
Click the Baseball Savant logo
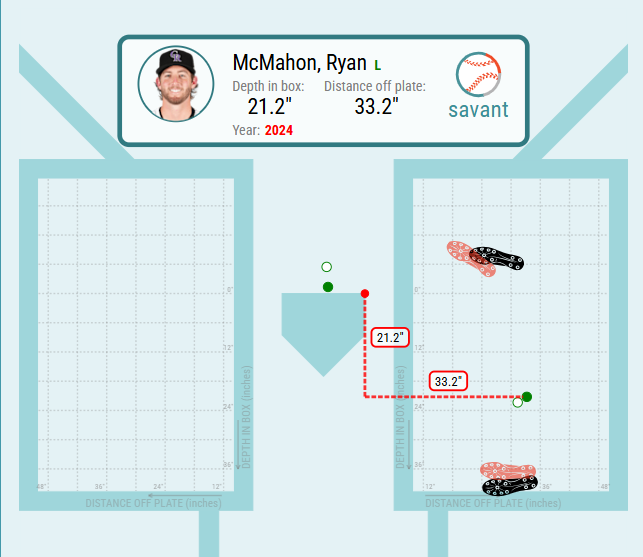pos(478,87)
